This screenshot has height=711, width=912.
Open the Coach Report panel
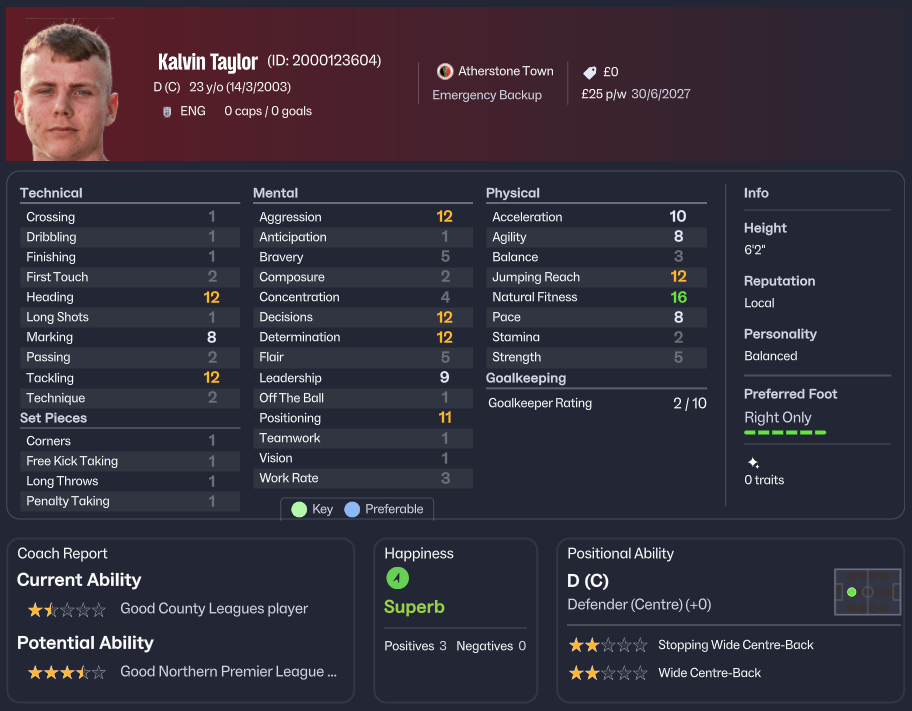62,553
